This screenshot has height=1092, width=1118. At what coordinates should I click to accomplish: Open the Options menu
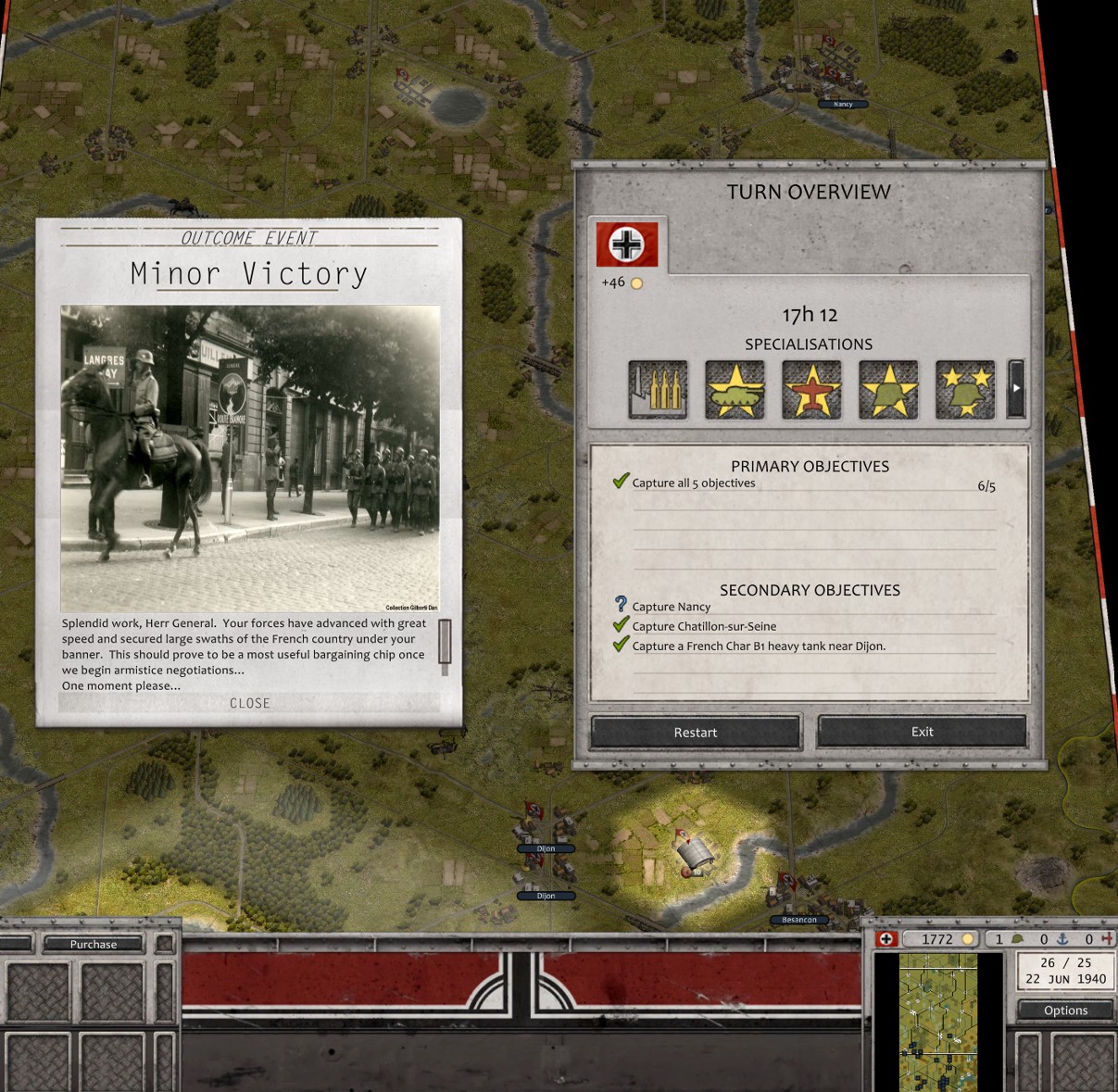(x=1065, y=1010)
